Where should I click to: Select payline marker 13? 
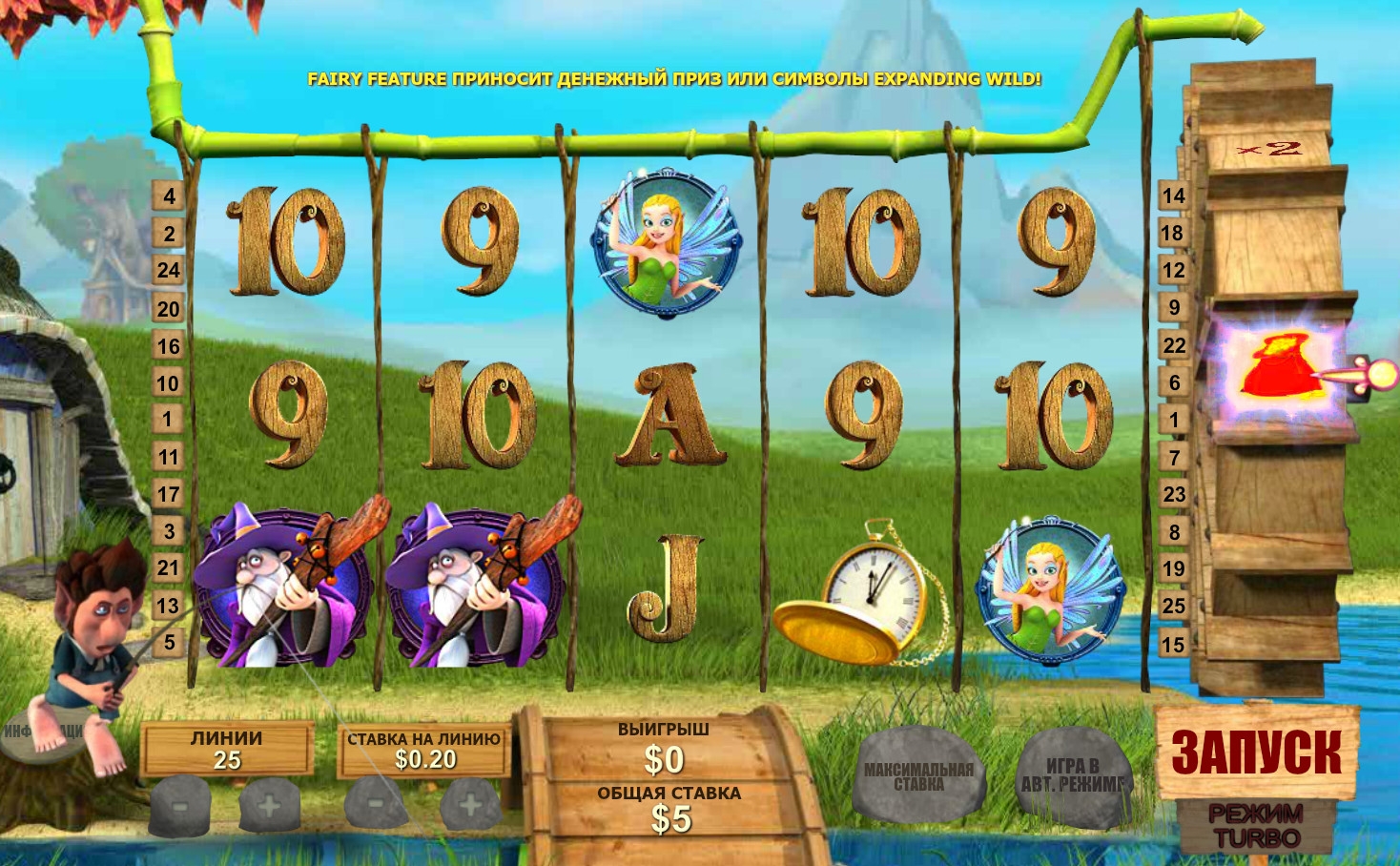tap(169, 606)
